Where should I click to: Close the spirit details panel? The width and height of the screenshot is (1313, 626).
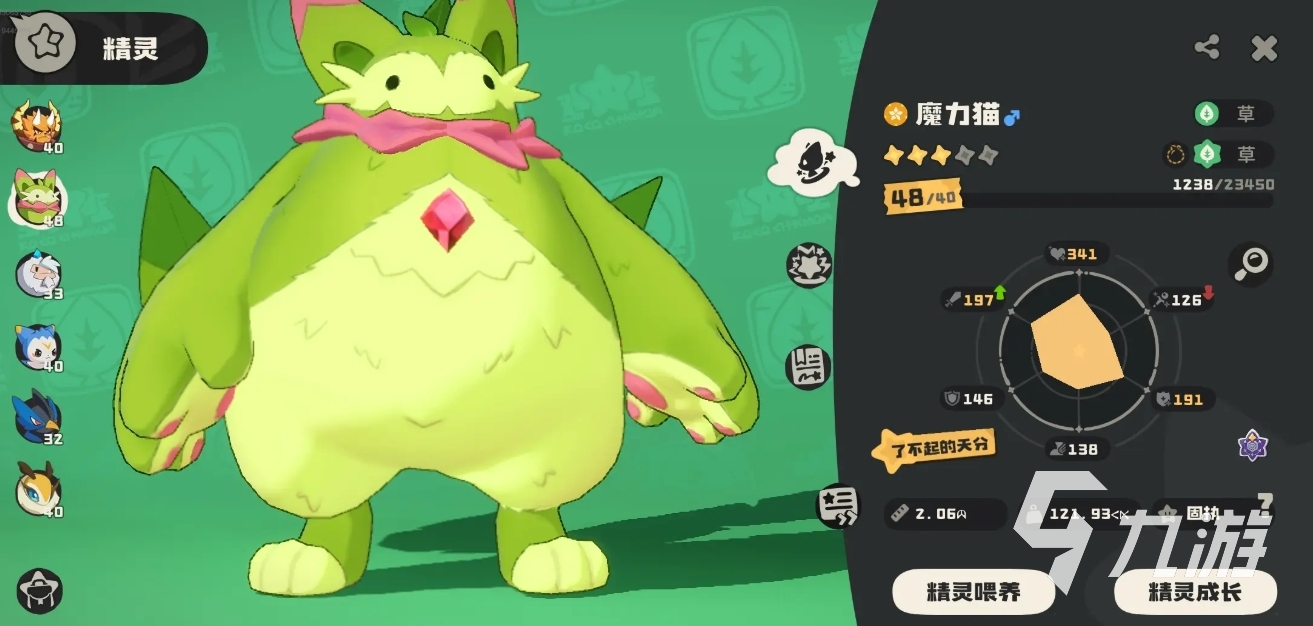1264,48
